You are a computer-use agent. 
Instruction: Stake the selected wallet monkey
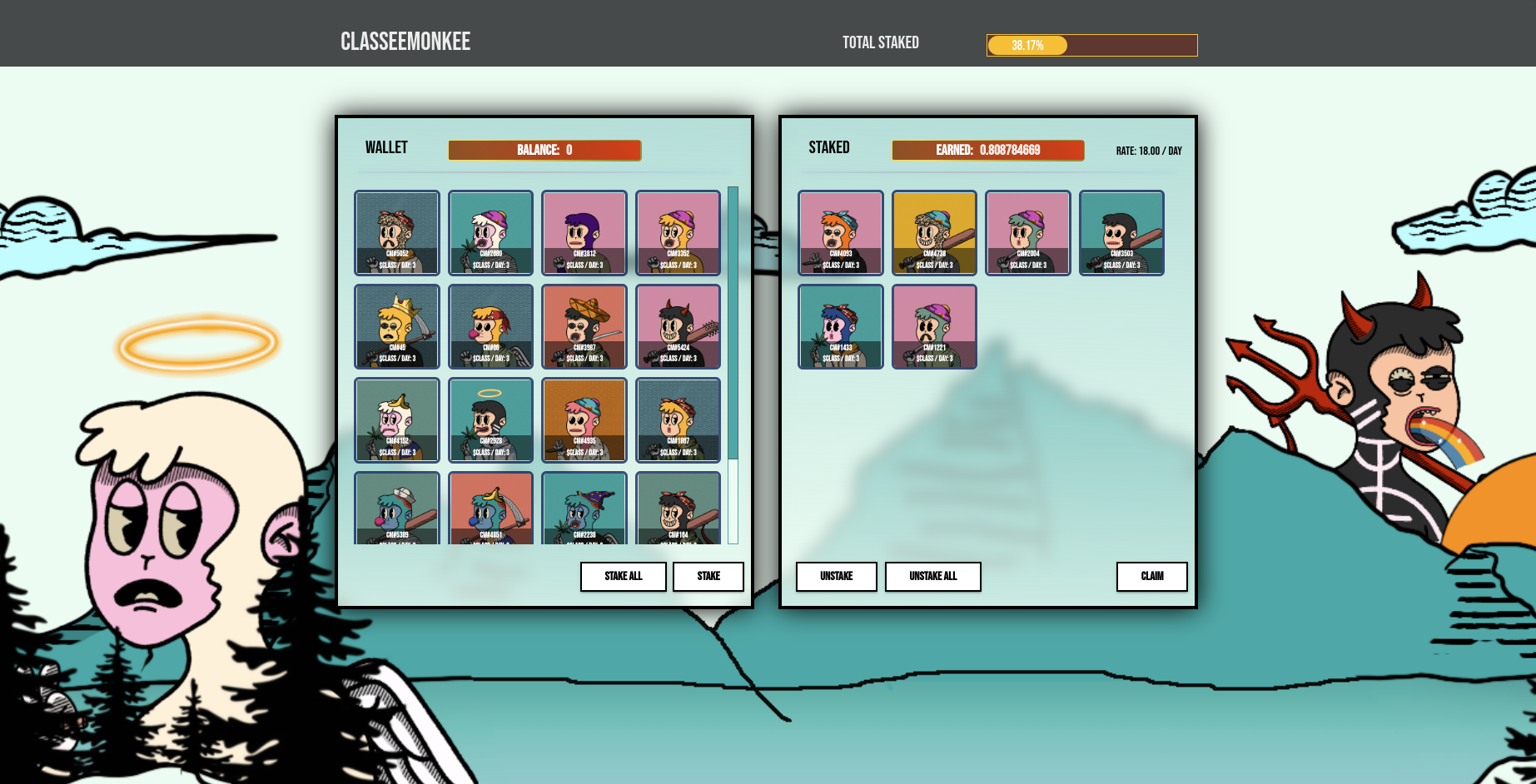point(708,576)
